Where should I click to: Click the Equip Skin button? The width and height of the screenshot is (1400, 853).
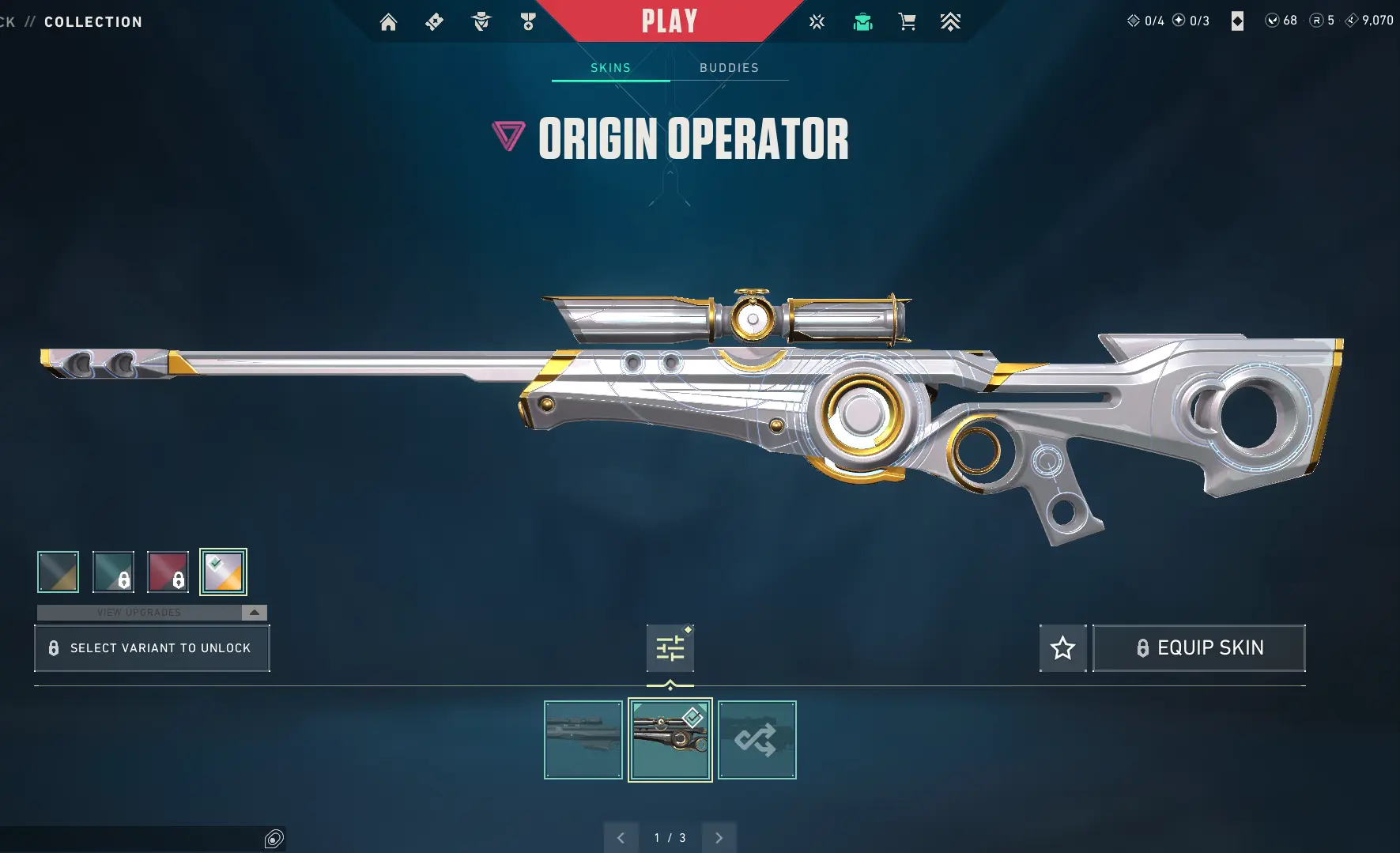[1198, 648]
